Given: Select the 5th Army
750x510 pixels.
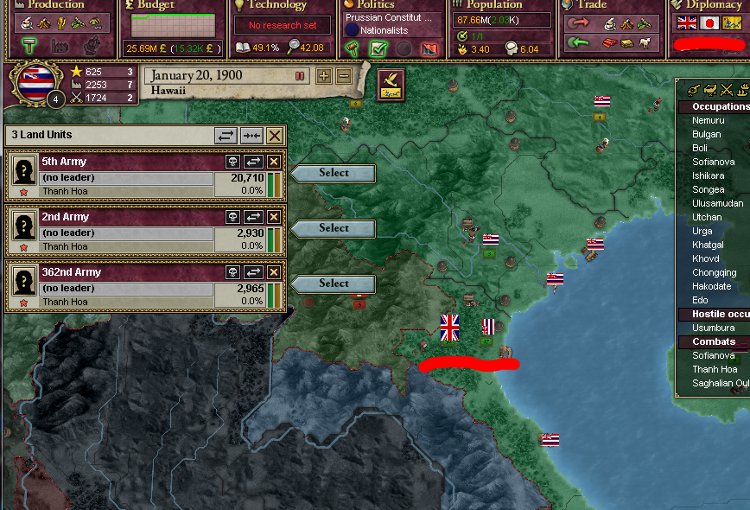Looking at the screenshot, I should [333, 173].
